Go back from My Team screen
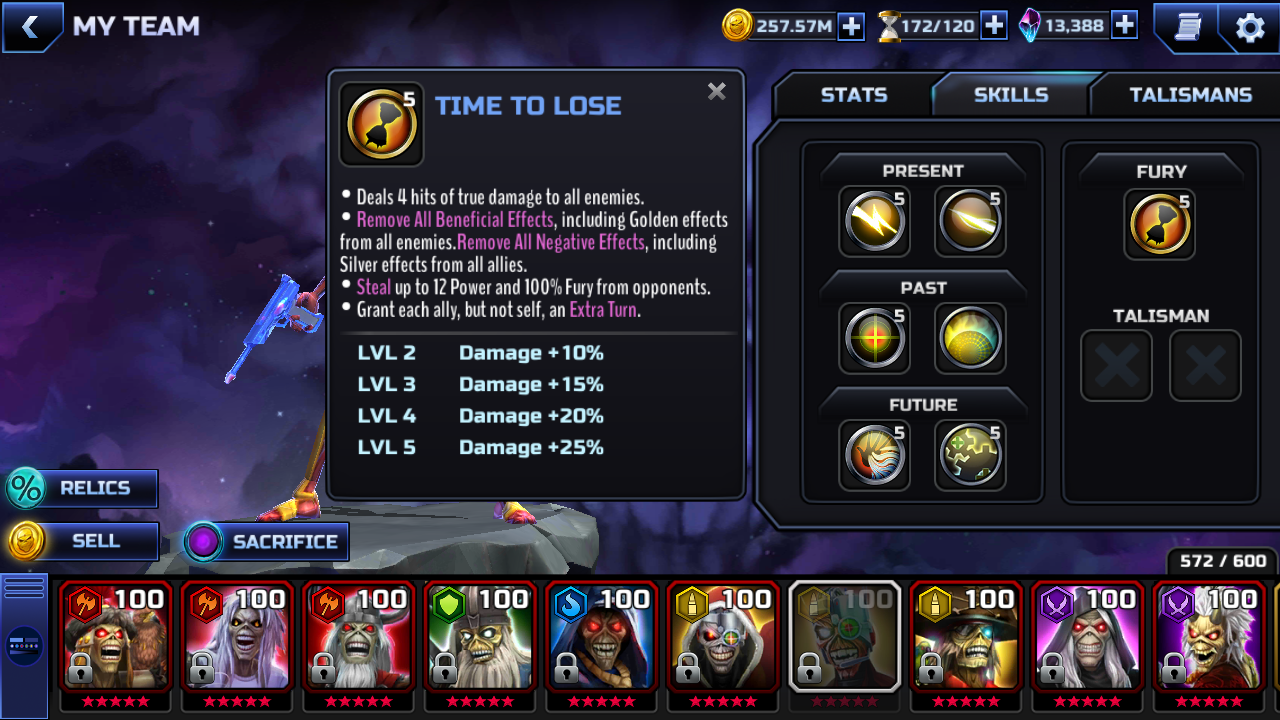Image resolution: width=1280 pixels, height=720 pixels. 31,27
